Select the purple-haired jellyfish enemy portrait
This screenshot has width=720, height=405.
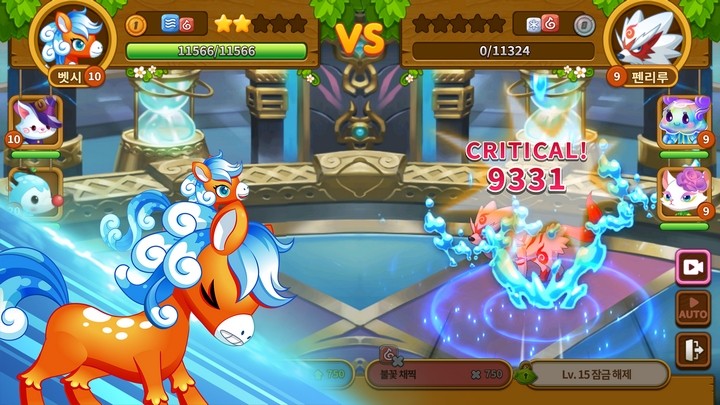pos(683,123)
